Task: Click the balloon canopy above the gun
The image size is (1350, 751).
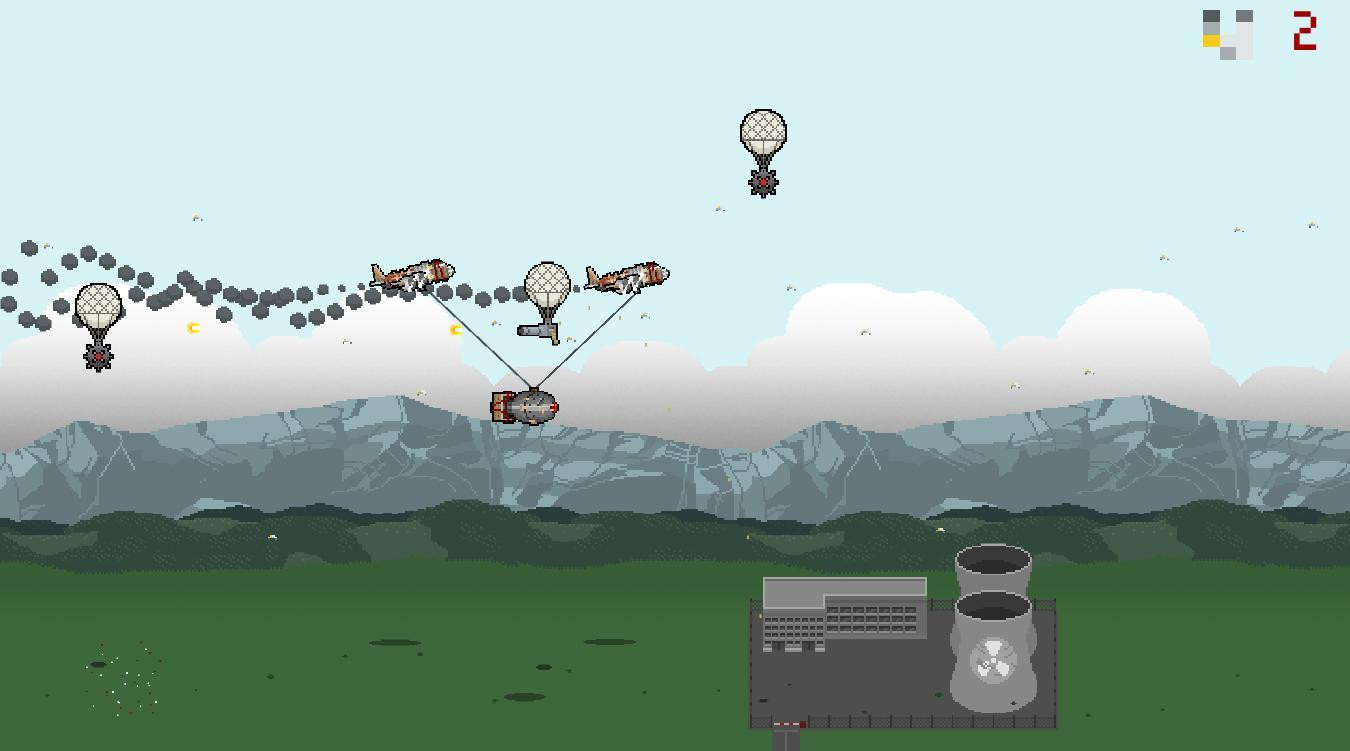Action: click(547, 287)
